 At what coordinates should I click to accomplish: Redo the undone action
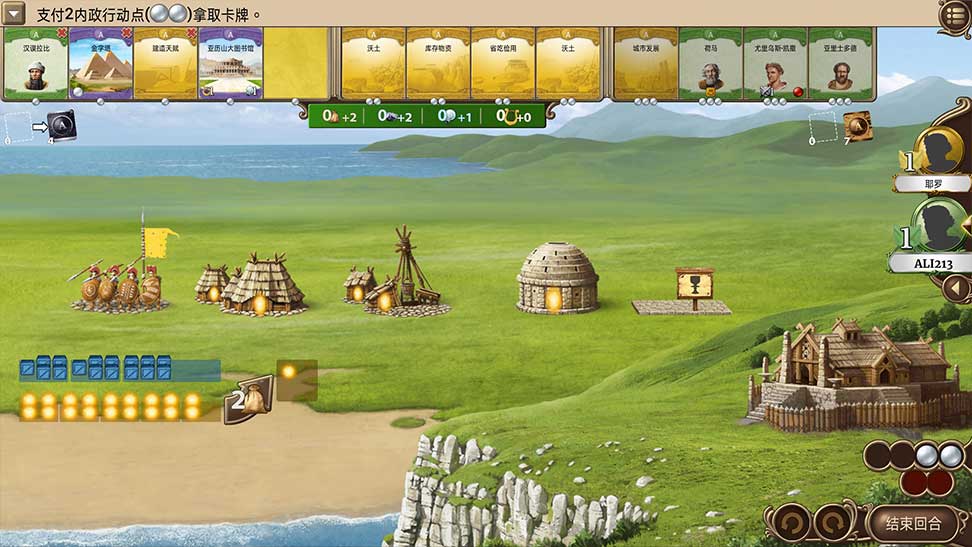[835, 522]
